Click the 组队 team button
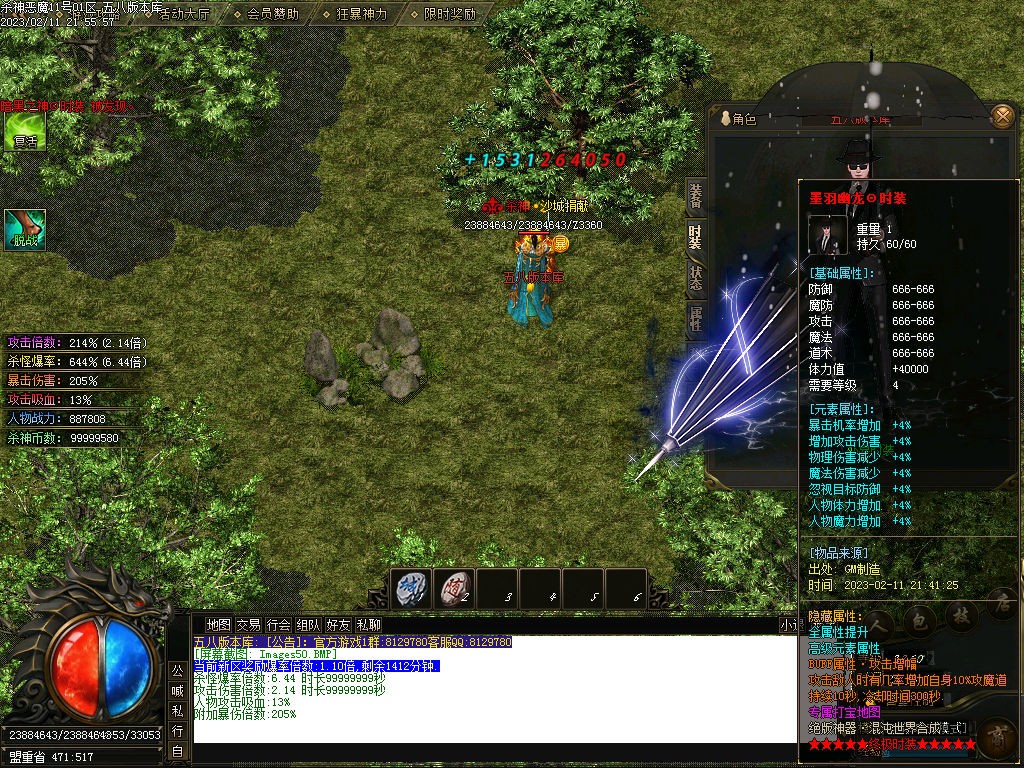The image size is (1024, 768). 308,624
